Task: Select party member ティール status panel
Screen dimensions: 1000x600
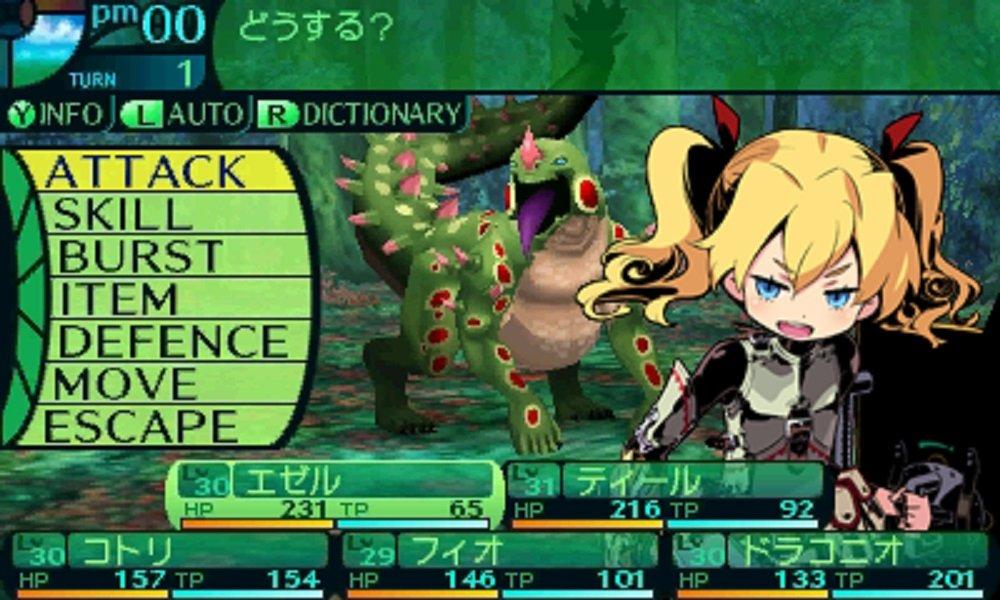Action: pos(665,494)
